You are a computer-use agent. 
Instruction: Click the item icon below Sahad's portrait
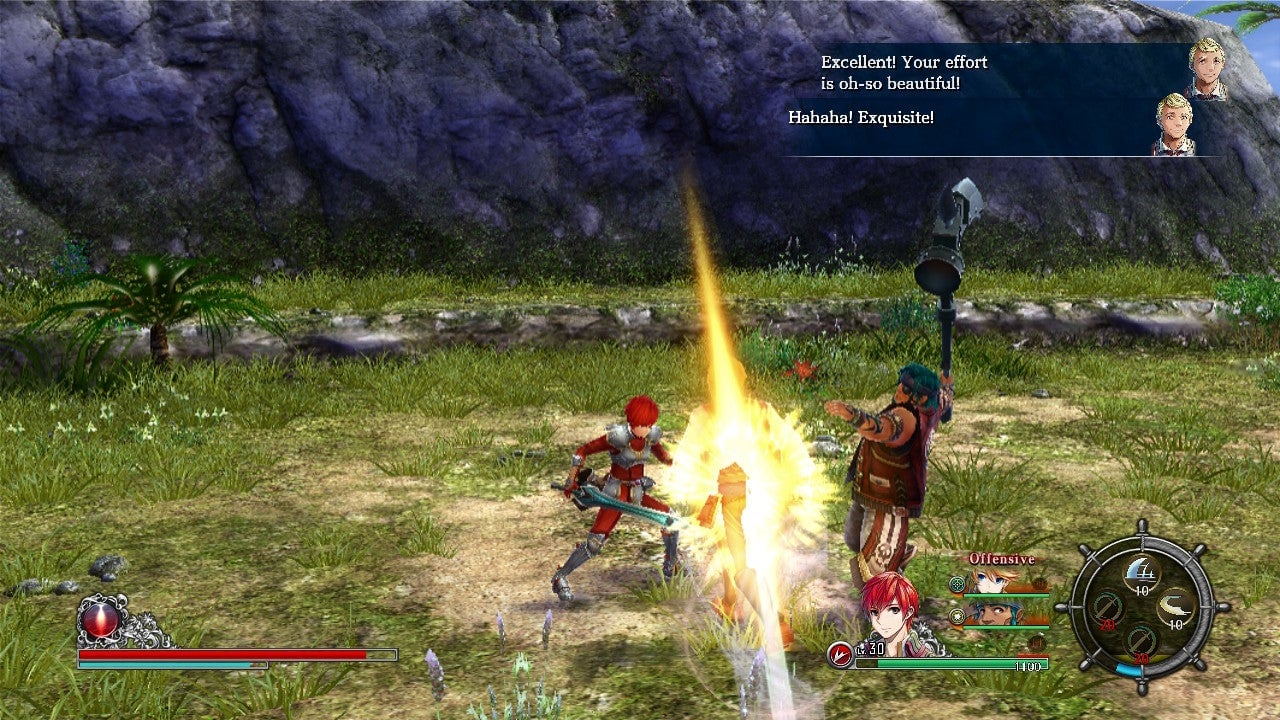[x=1038, y=641]
